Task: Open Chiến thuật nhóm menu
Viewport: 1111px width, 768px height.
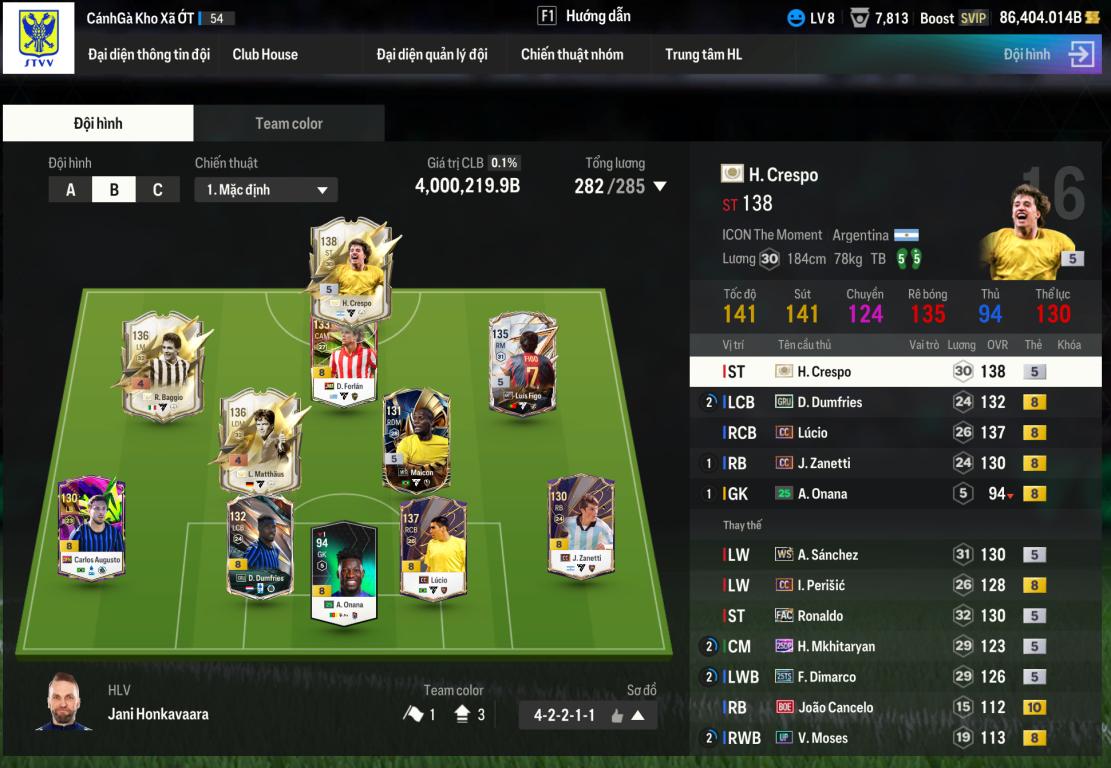Action: pos(572,55)
